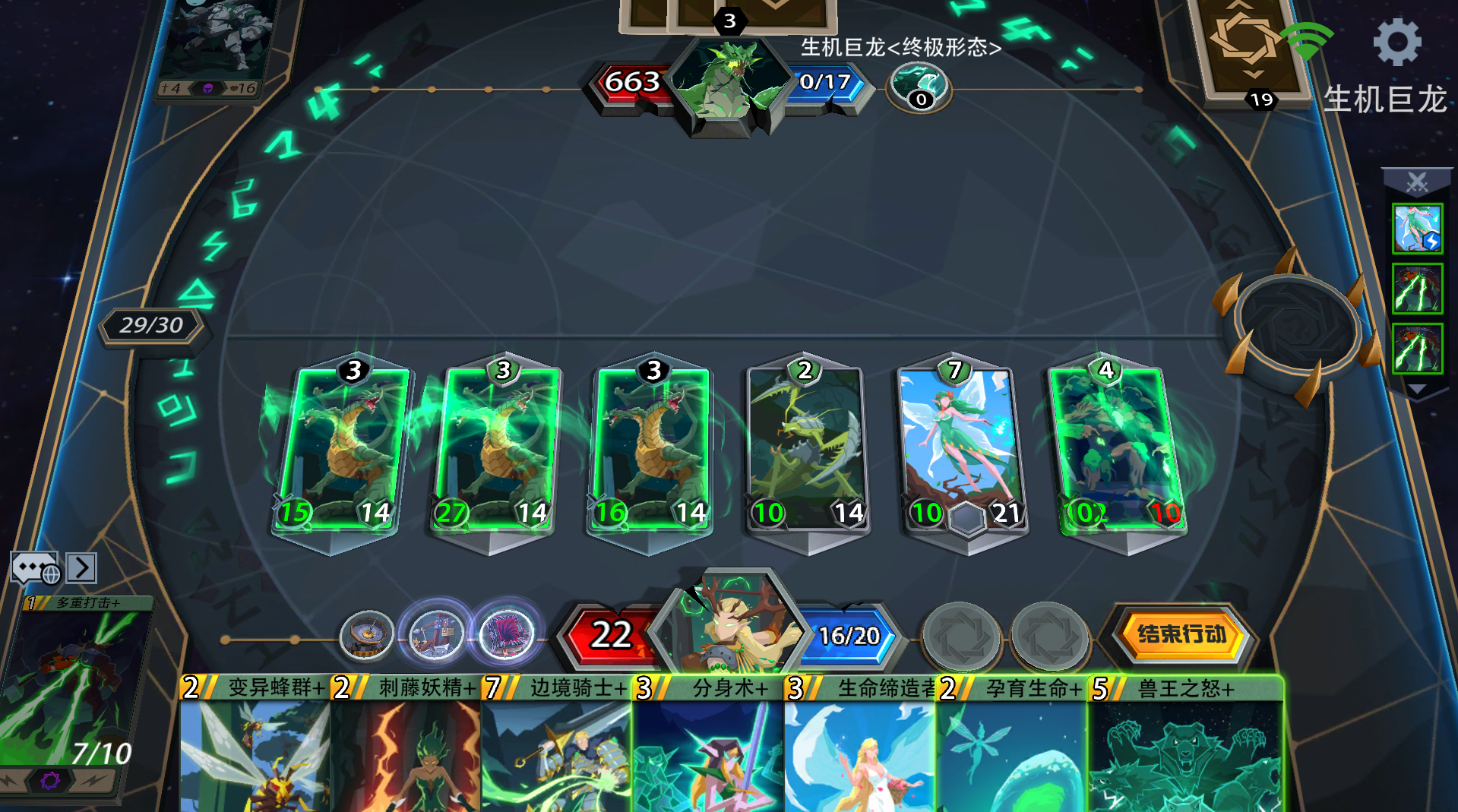Toggle the gear emblem under the 多重打击 card
1458x812 pixels.
[52, 780]
